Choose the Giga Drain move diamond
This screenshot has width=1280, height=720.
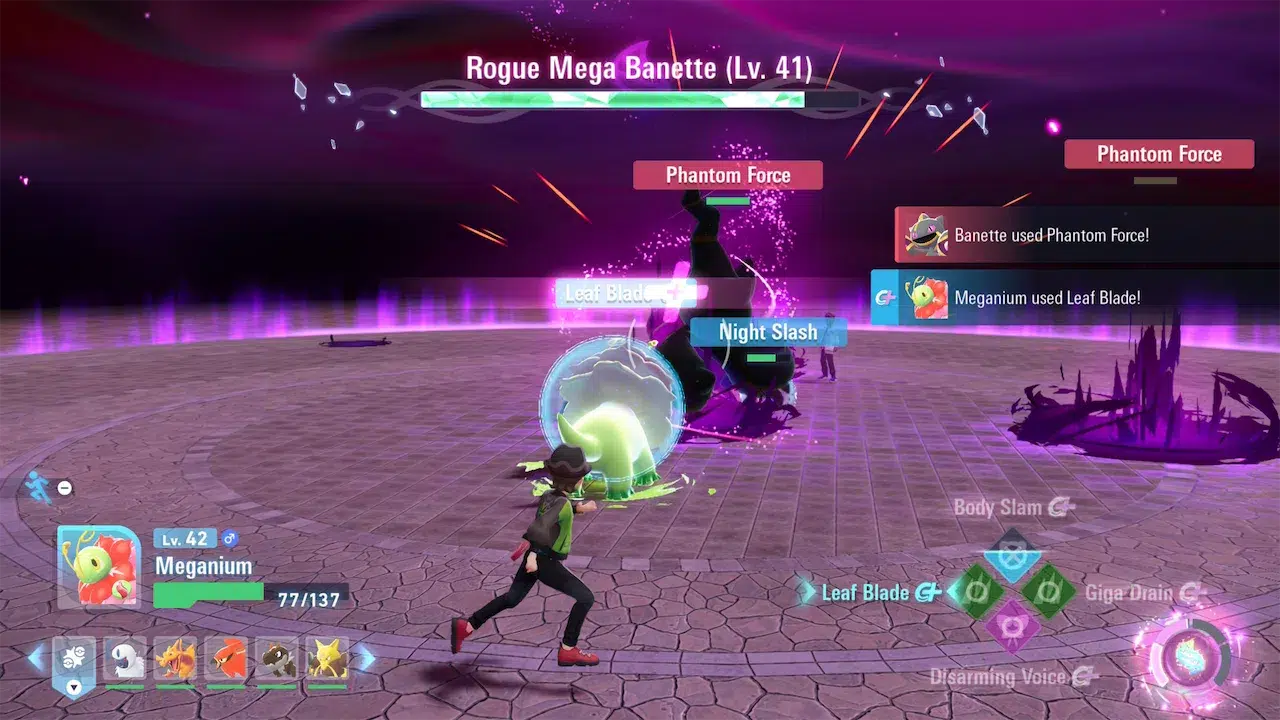point(1048,593)
